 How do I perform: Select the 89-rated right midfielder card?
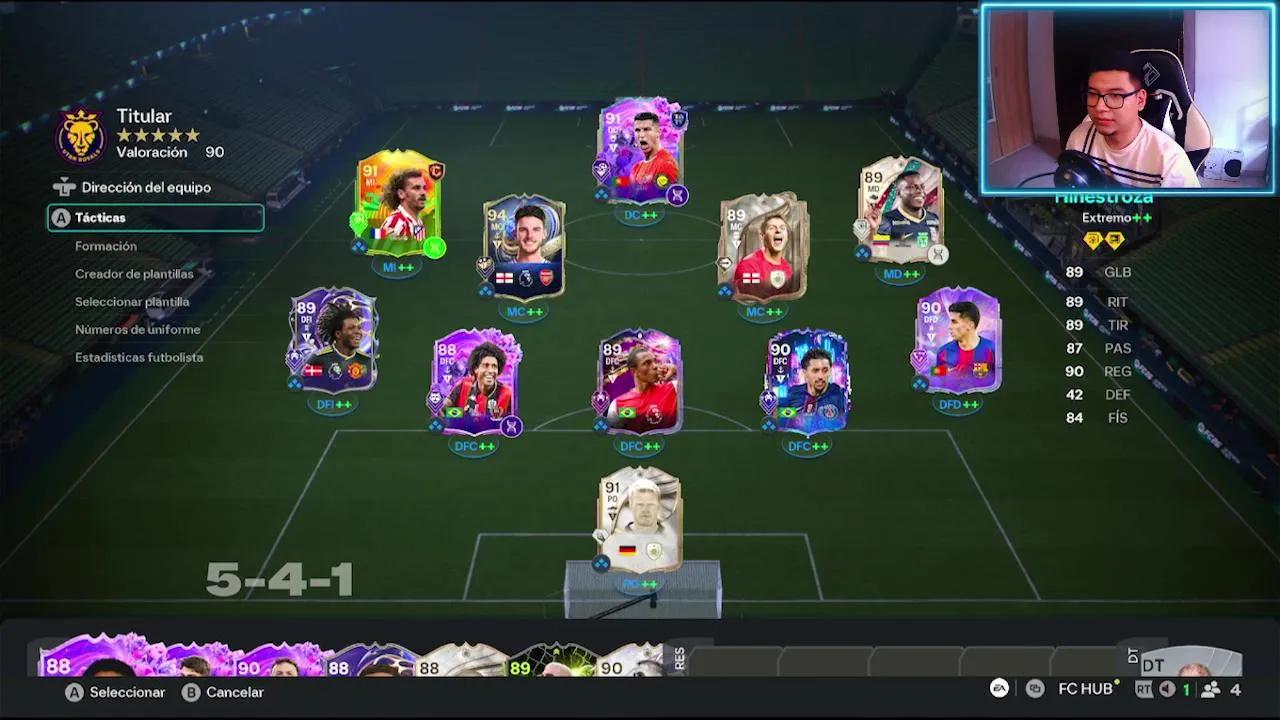point(900,212)
